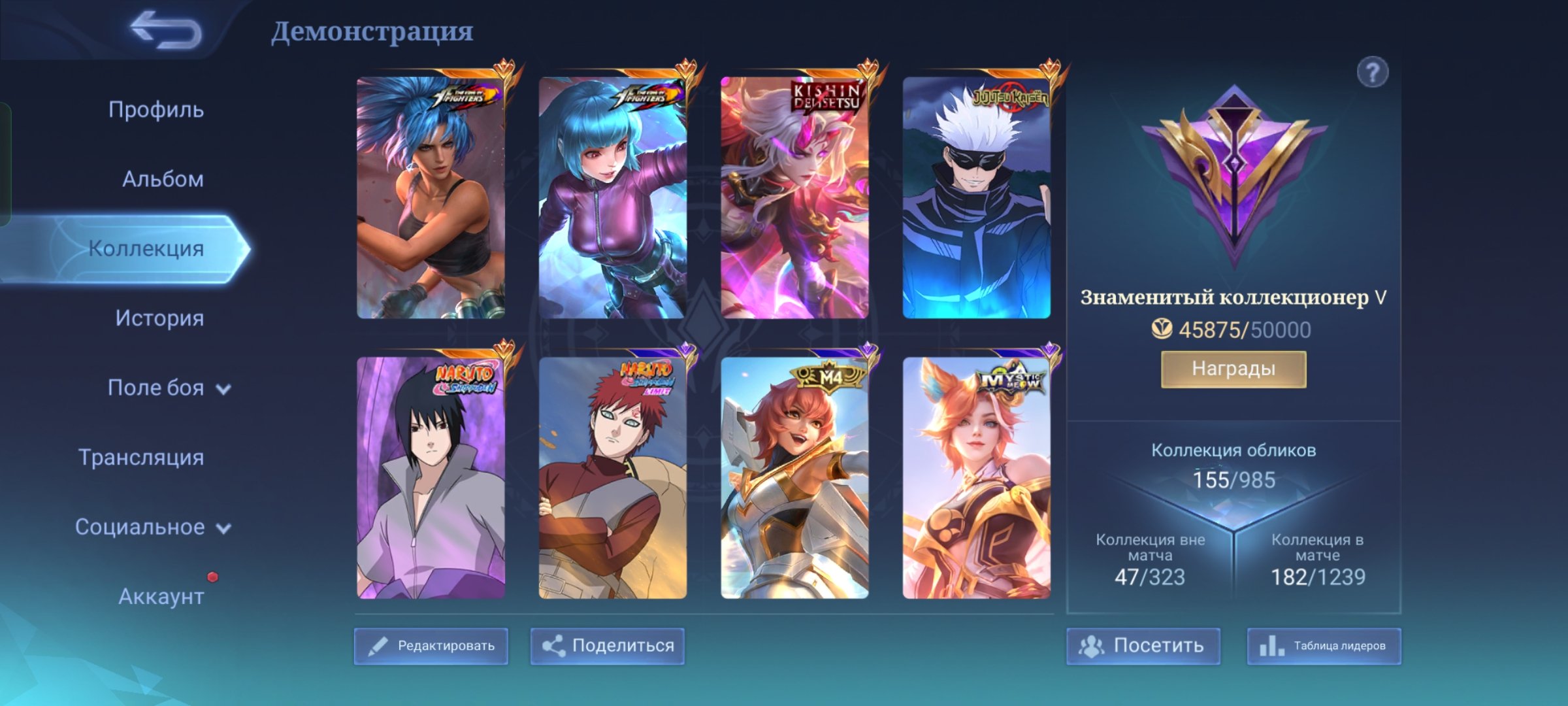Open the Трансляция tab
This screenshot has height=706, width=1568.
tap(141, 458)
